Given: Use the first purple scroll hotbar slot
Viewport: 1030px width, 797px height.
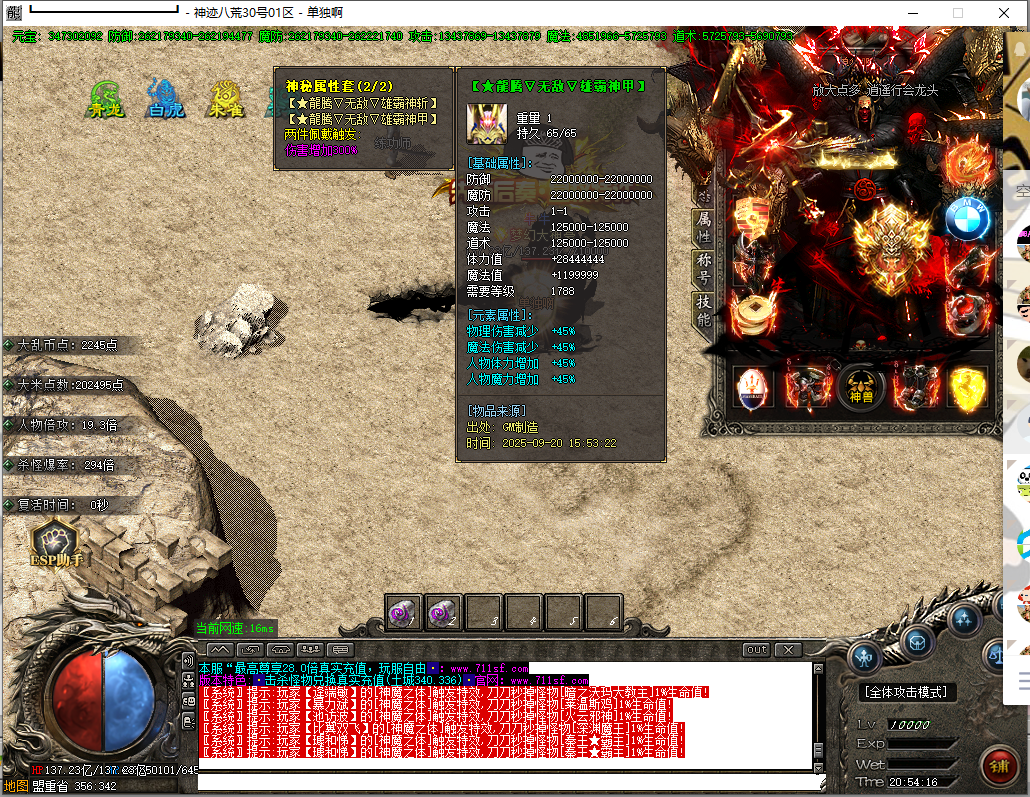Looking at the screenshot, I should point(404,613).
